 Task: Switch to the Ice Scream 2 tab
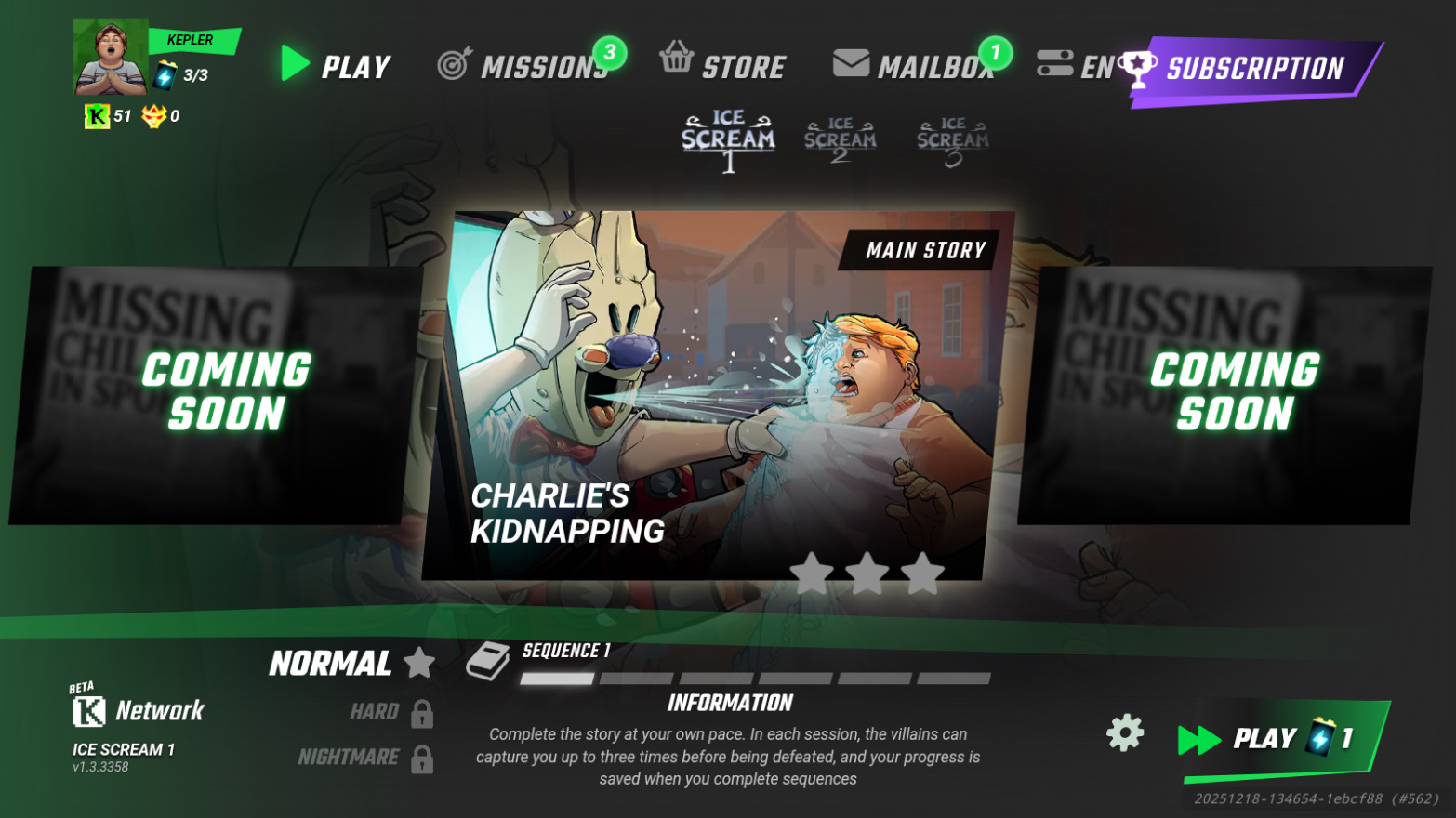[x=841, y=140]
